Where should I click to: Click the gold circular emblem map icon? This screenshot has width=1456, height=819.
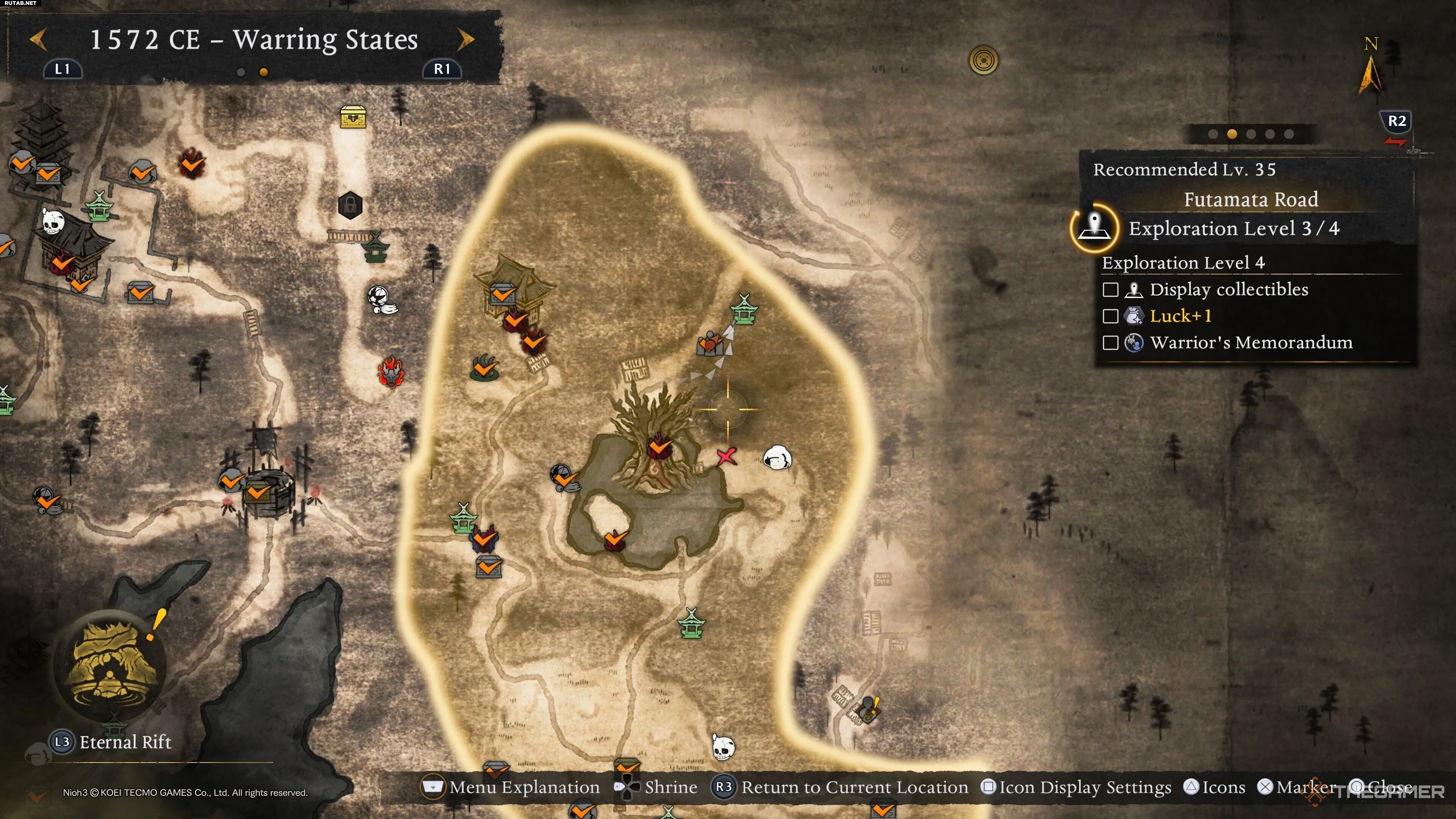[984, 60]
